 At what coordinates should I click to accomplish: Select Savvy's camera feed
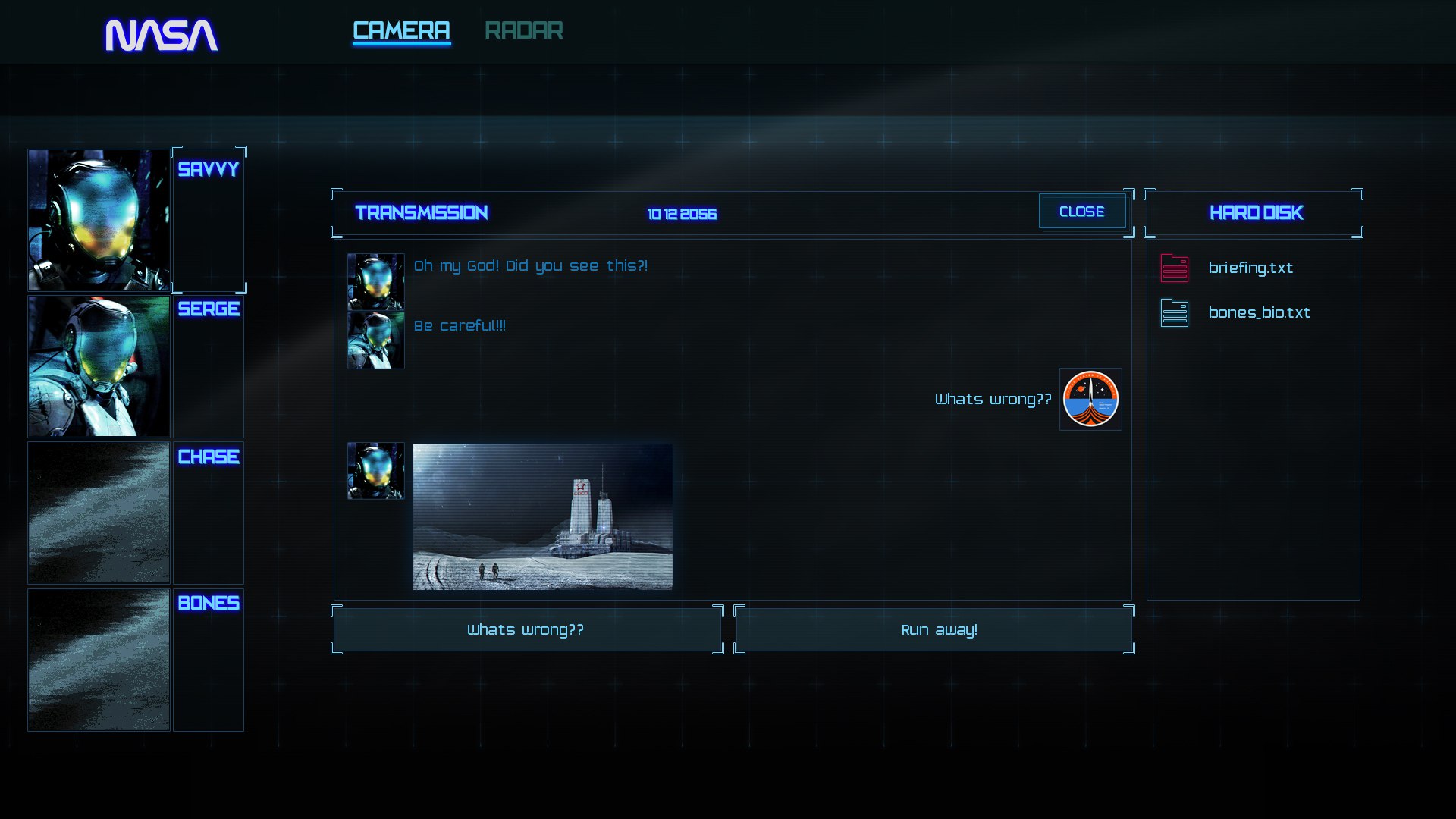(x=99, y=220)
